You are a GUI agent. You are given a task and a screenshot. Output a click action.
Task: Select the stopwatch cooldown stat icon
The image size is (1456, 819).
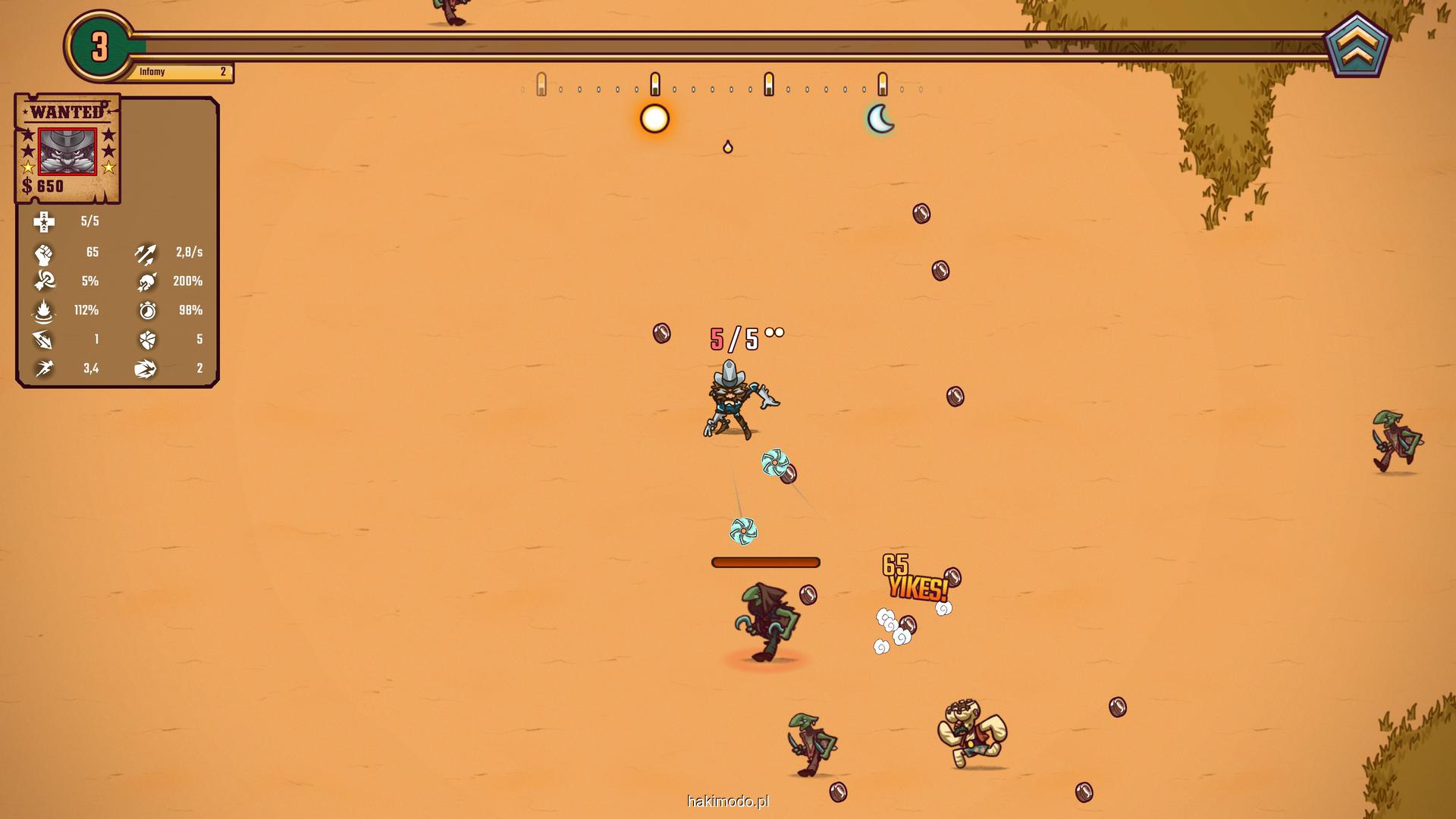pyautogui.click(x=147, y=310)
